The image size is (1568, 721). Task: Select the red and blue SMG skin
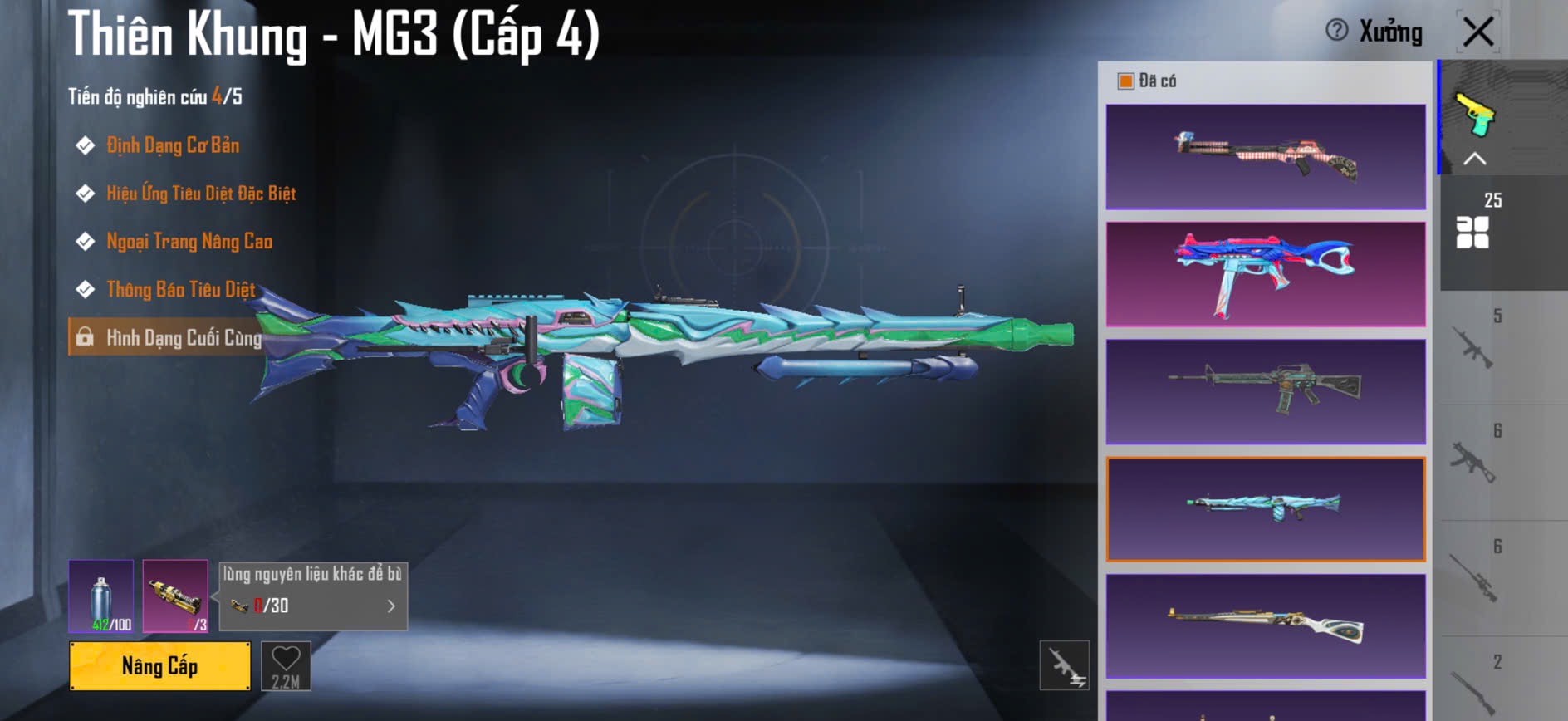tap(1266, 274)
